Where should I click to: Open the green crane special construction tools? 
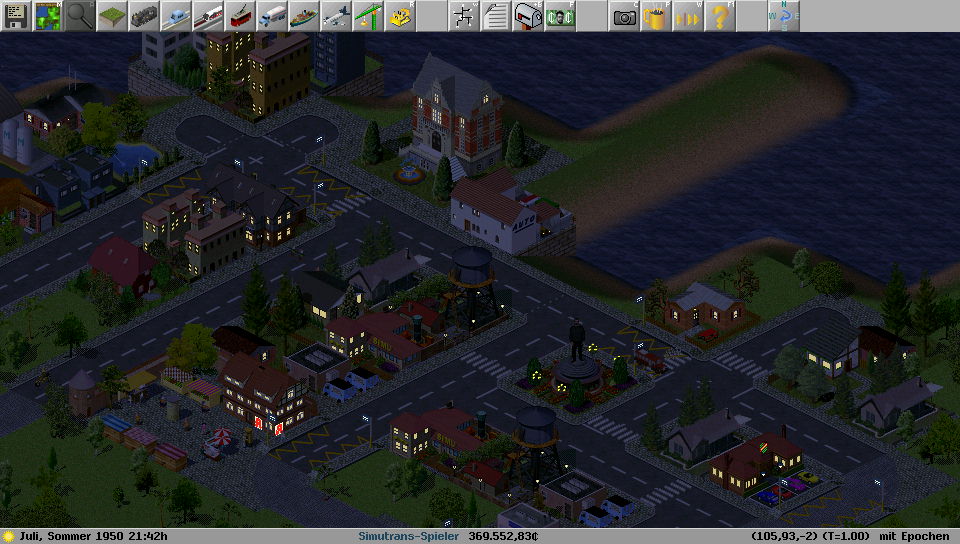pos(368,16)
